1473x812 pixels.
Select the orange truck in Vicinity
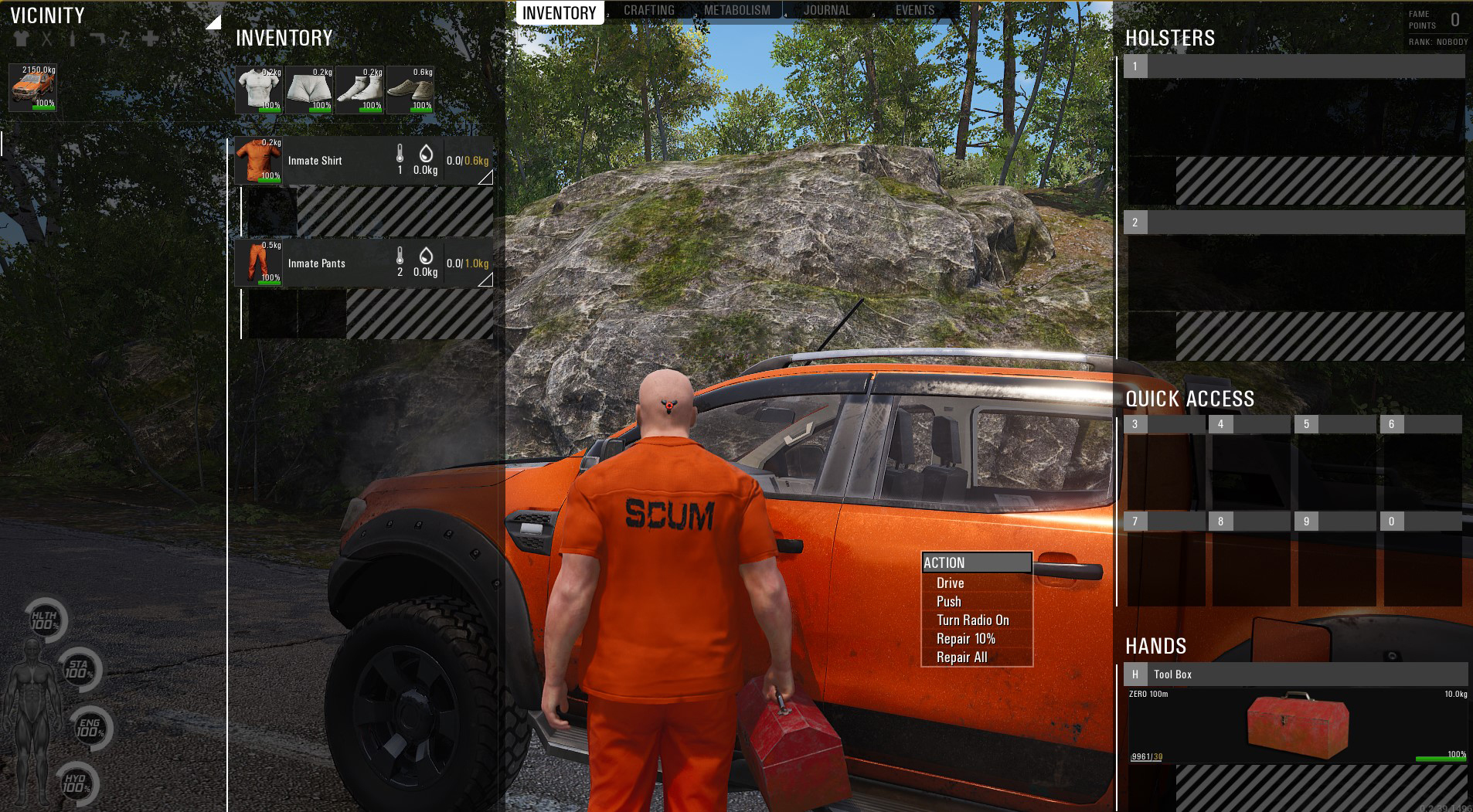click(33, 87)
